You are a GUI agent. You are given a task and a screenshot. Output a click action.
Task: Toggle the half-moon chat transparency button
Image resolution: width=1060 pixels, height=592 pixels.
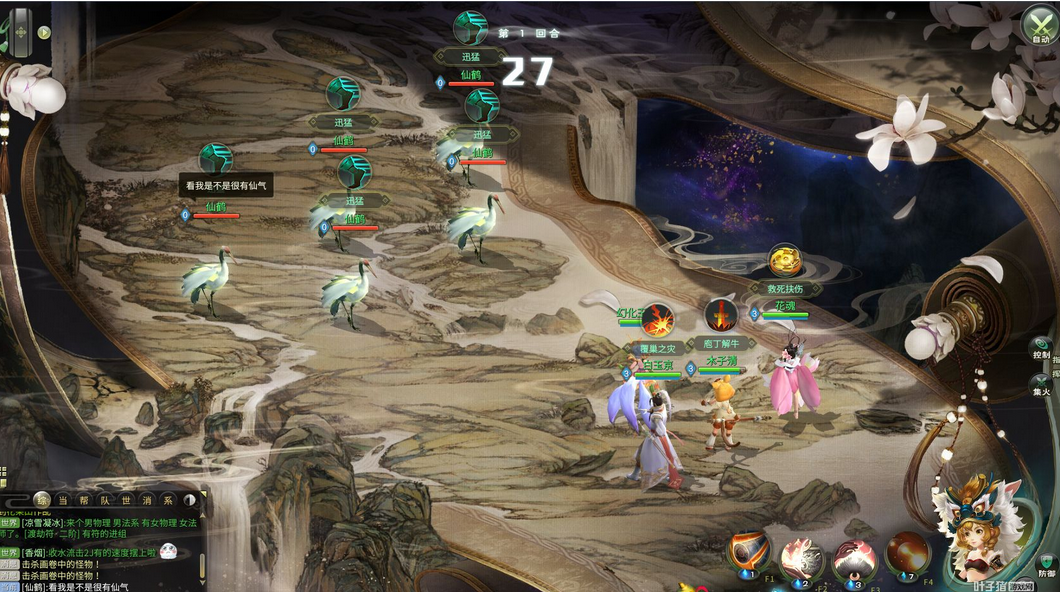[x=190, y=499]
